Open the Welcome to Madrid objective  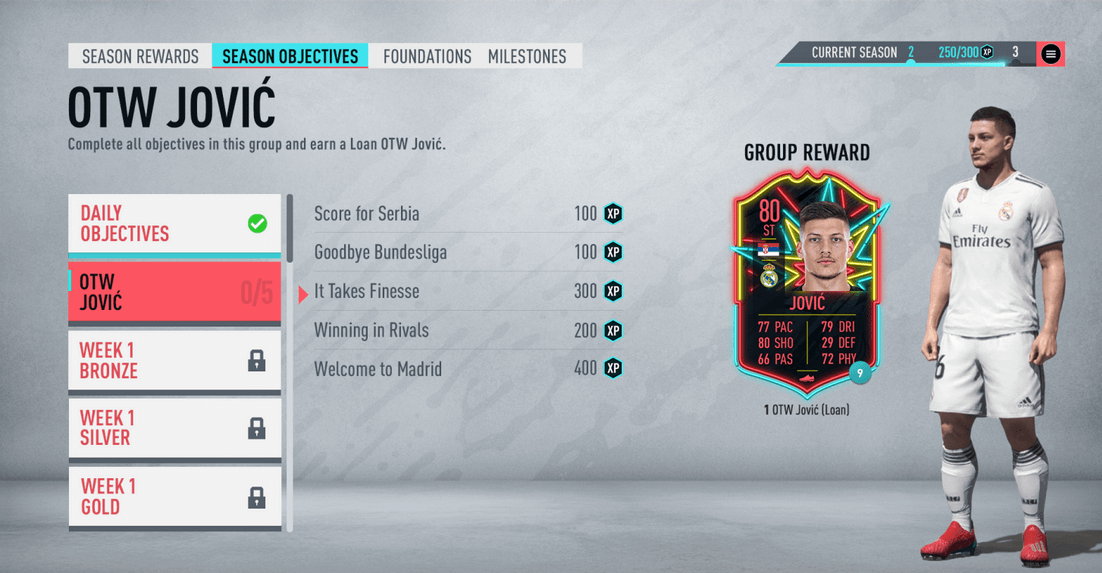[468, 369]
